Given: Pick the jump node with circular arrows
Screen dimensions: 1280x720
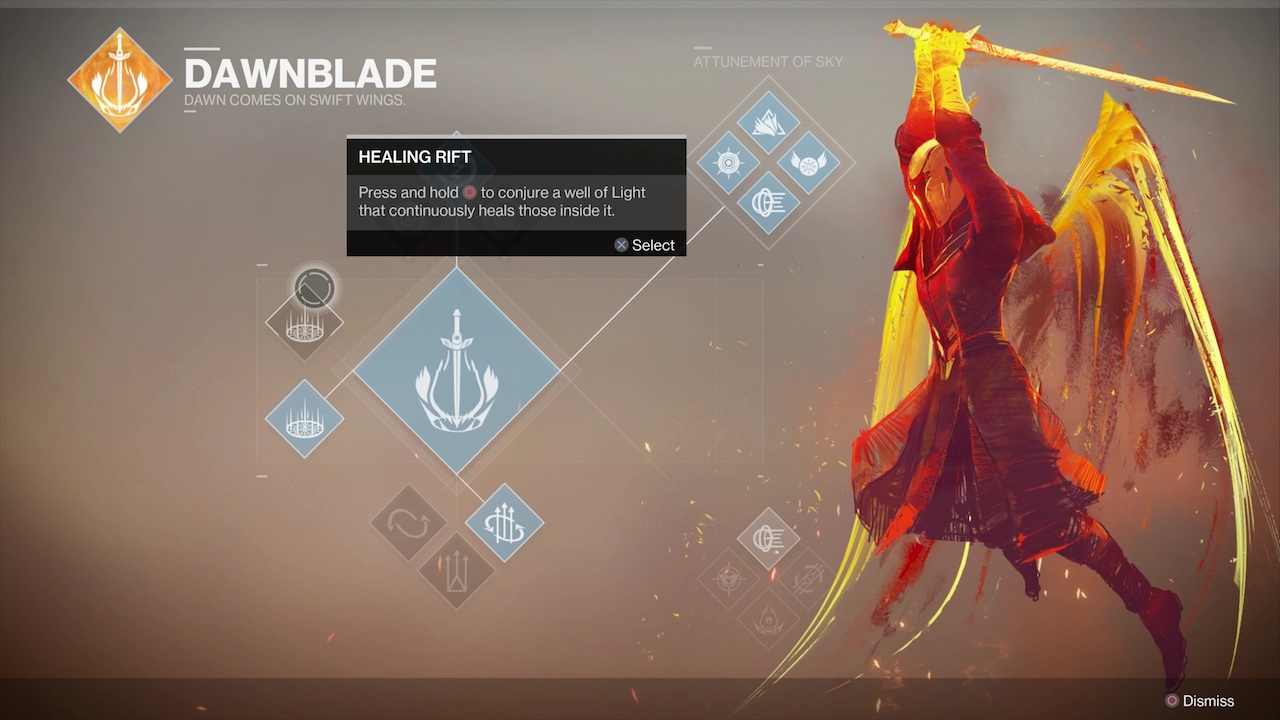Looking at the screenshot, I should pos(408,522).
